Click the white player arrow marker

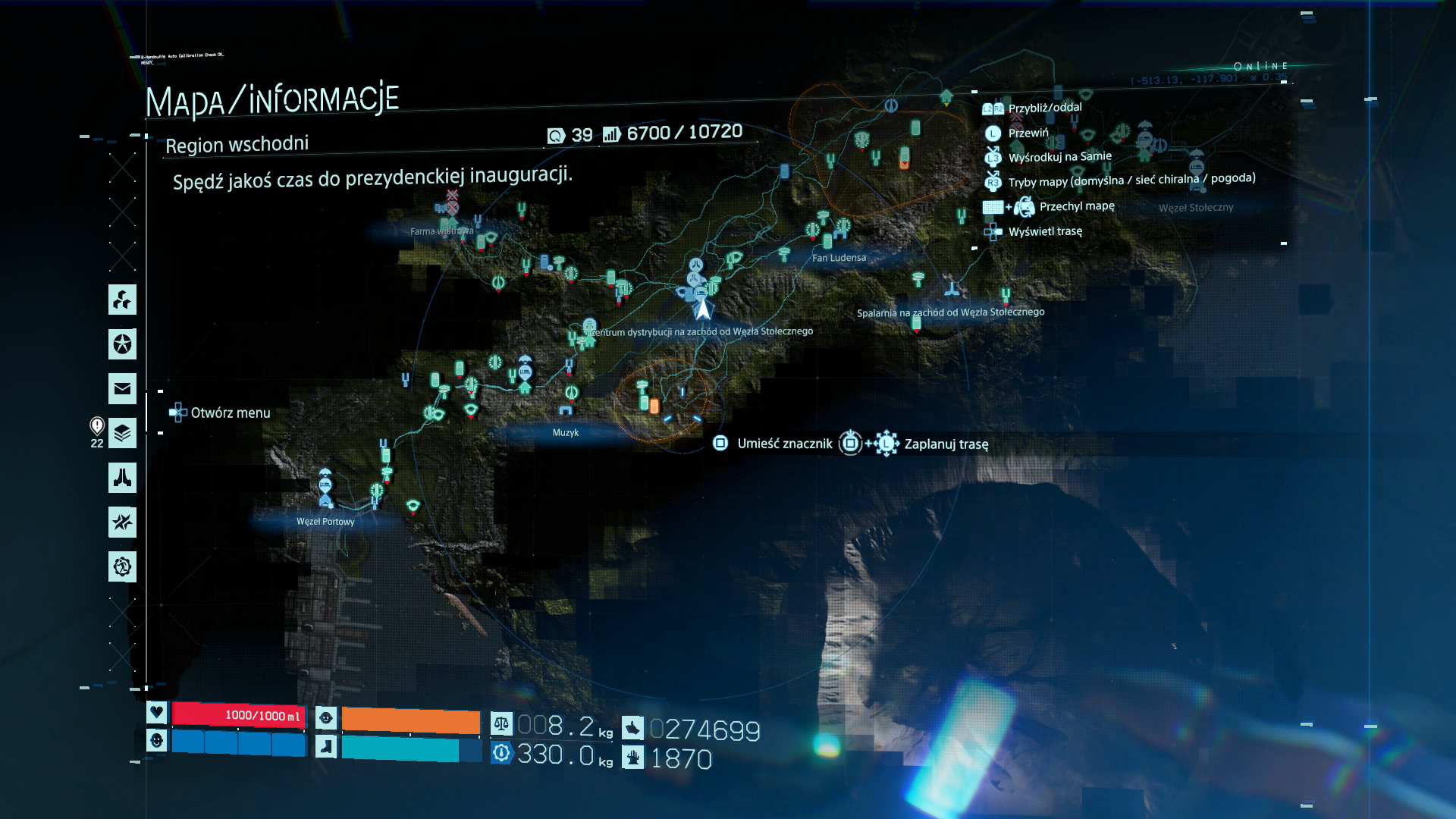coord(703,309)
